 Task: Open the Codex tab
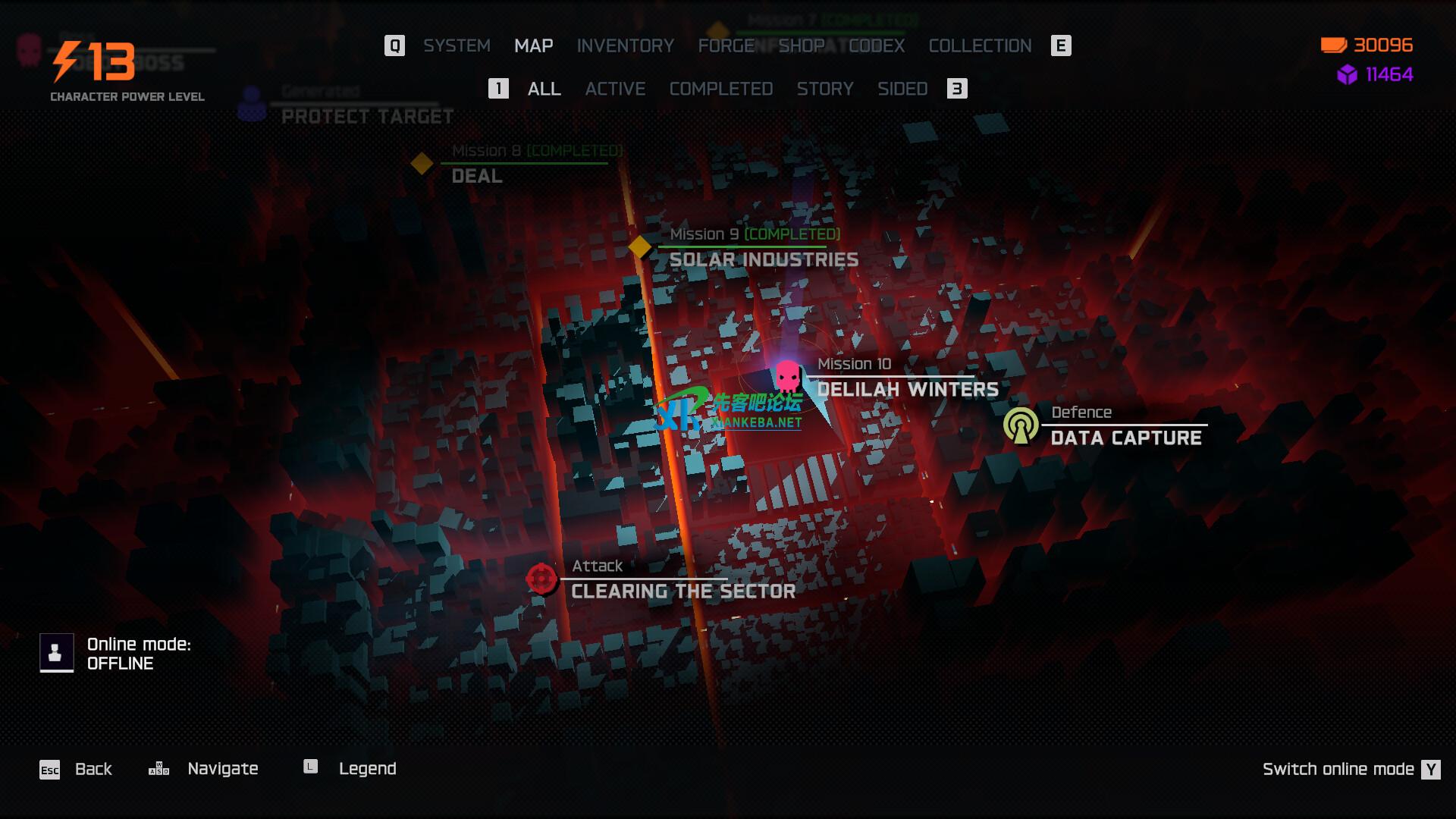[877, 45]
